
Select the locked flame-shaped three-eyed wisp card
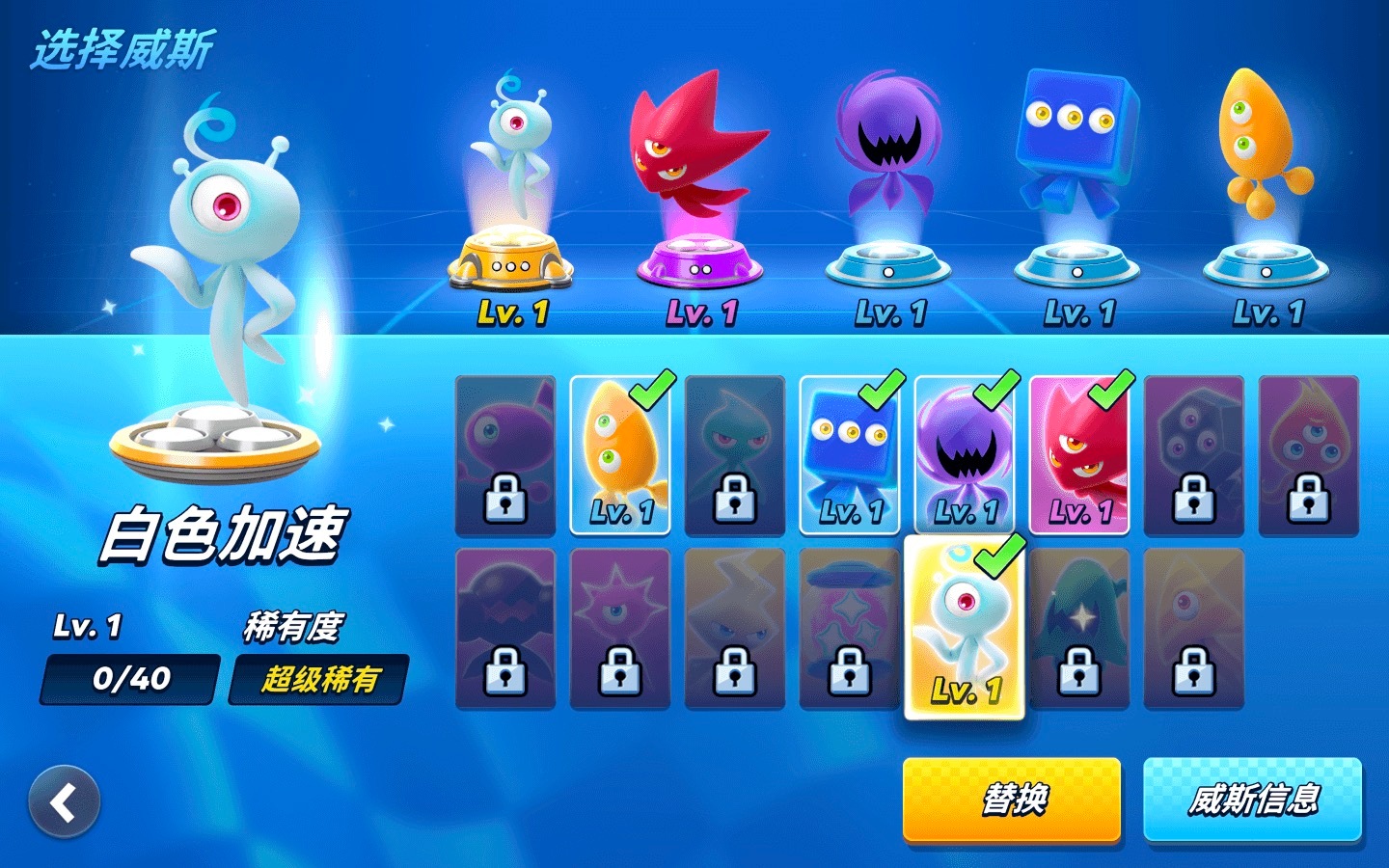pyautogui.click(x=1309, y=454)
